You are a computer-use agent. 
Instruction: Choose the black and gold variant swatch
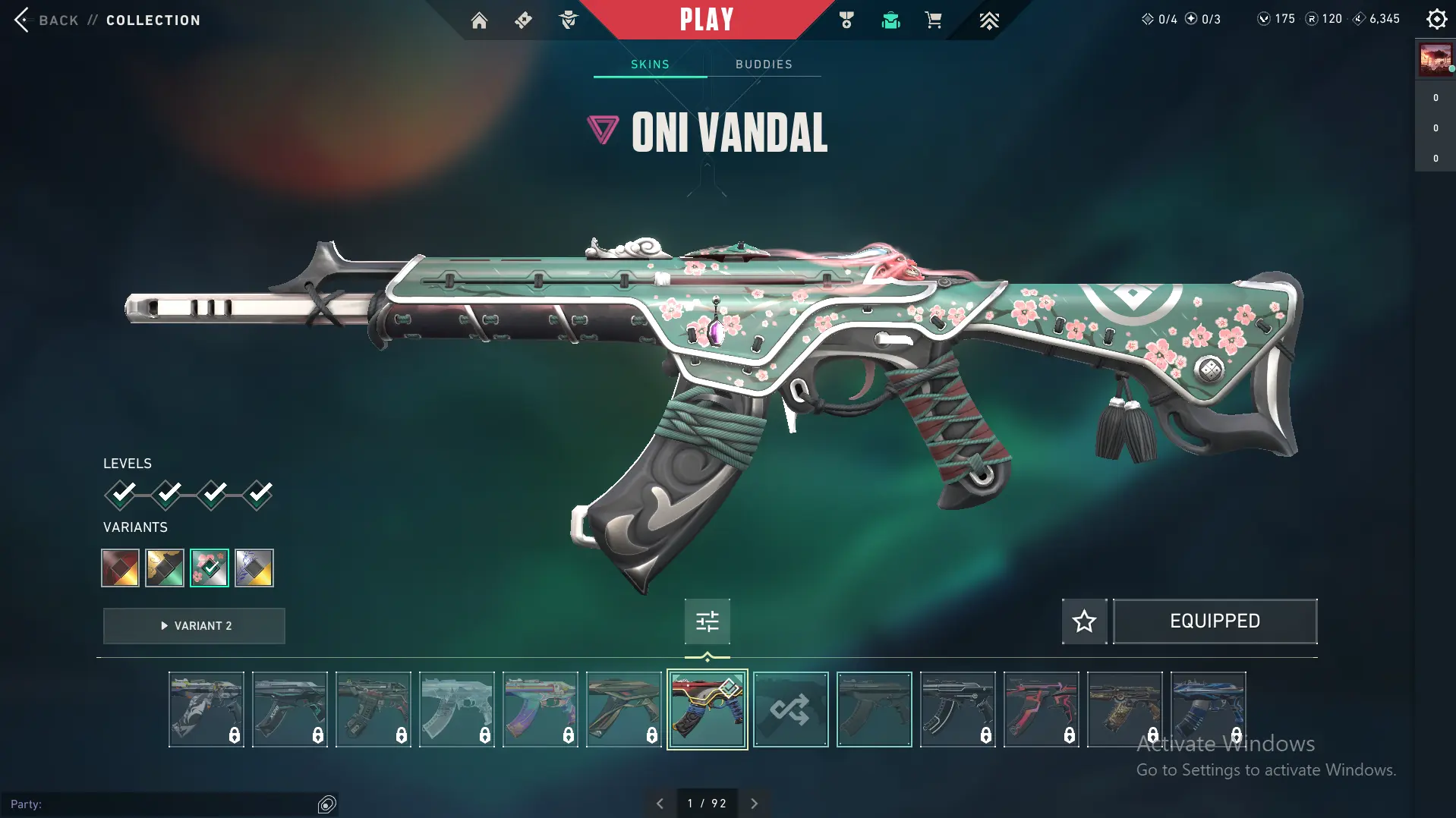[x=165, y=568]
